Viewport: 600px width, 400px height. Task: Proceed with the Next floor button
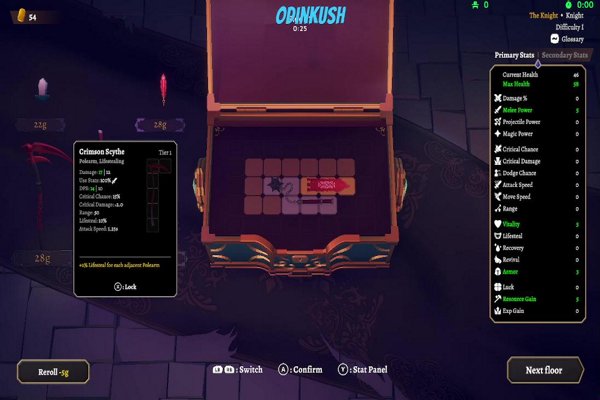click(545, 370)
